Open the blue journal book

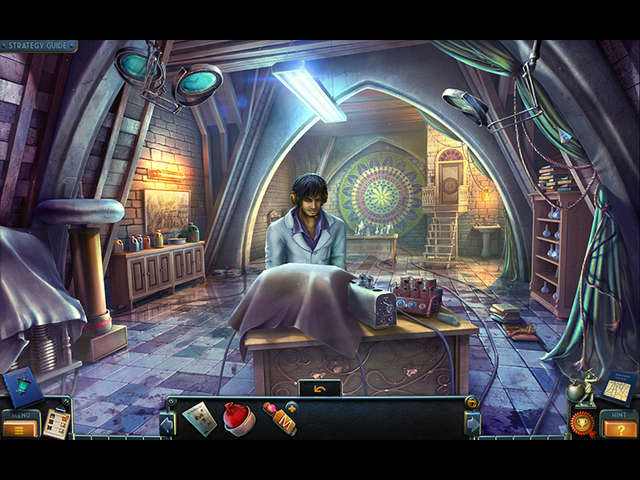(x=20, y=386)
